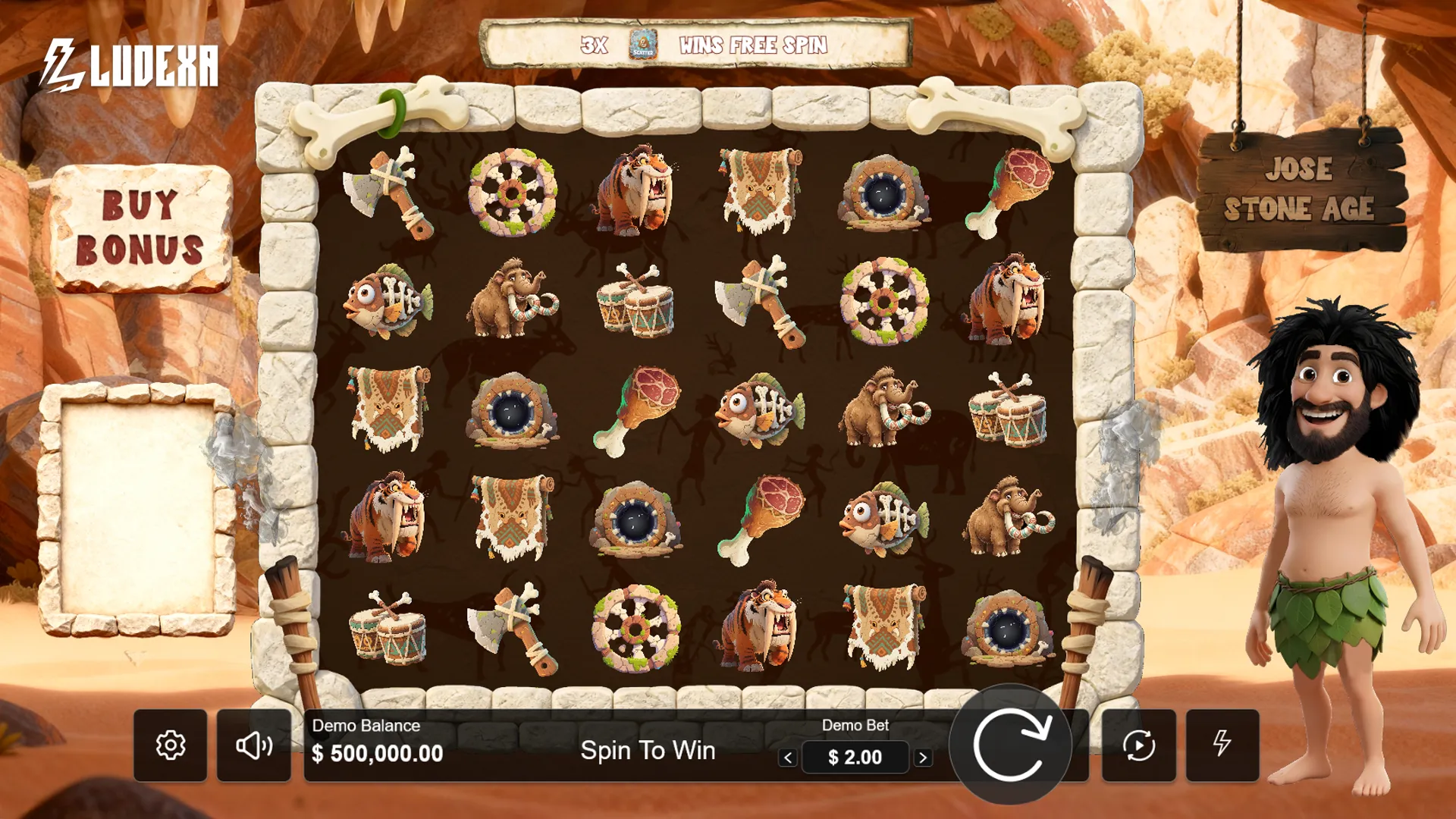The width and height of the screenshot is (1456, 819).
Task: Open the Buy Bonus feature
Action: (x=140, y=227)
